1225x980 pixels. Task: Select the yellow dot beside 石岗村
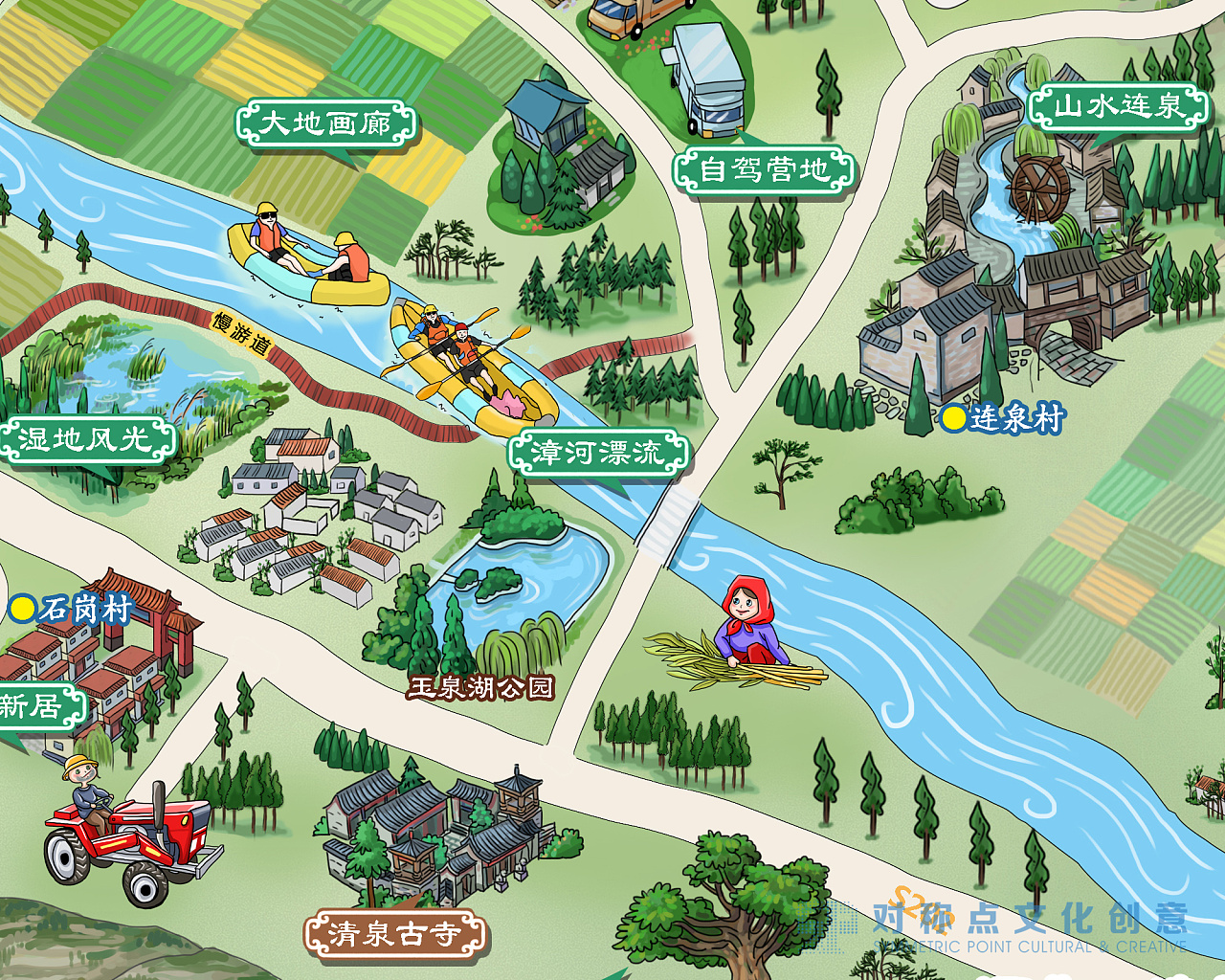click(22, 608)
